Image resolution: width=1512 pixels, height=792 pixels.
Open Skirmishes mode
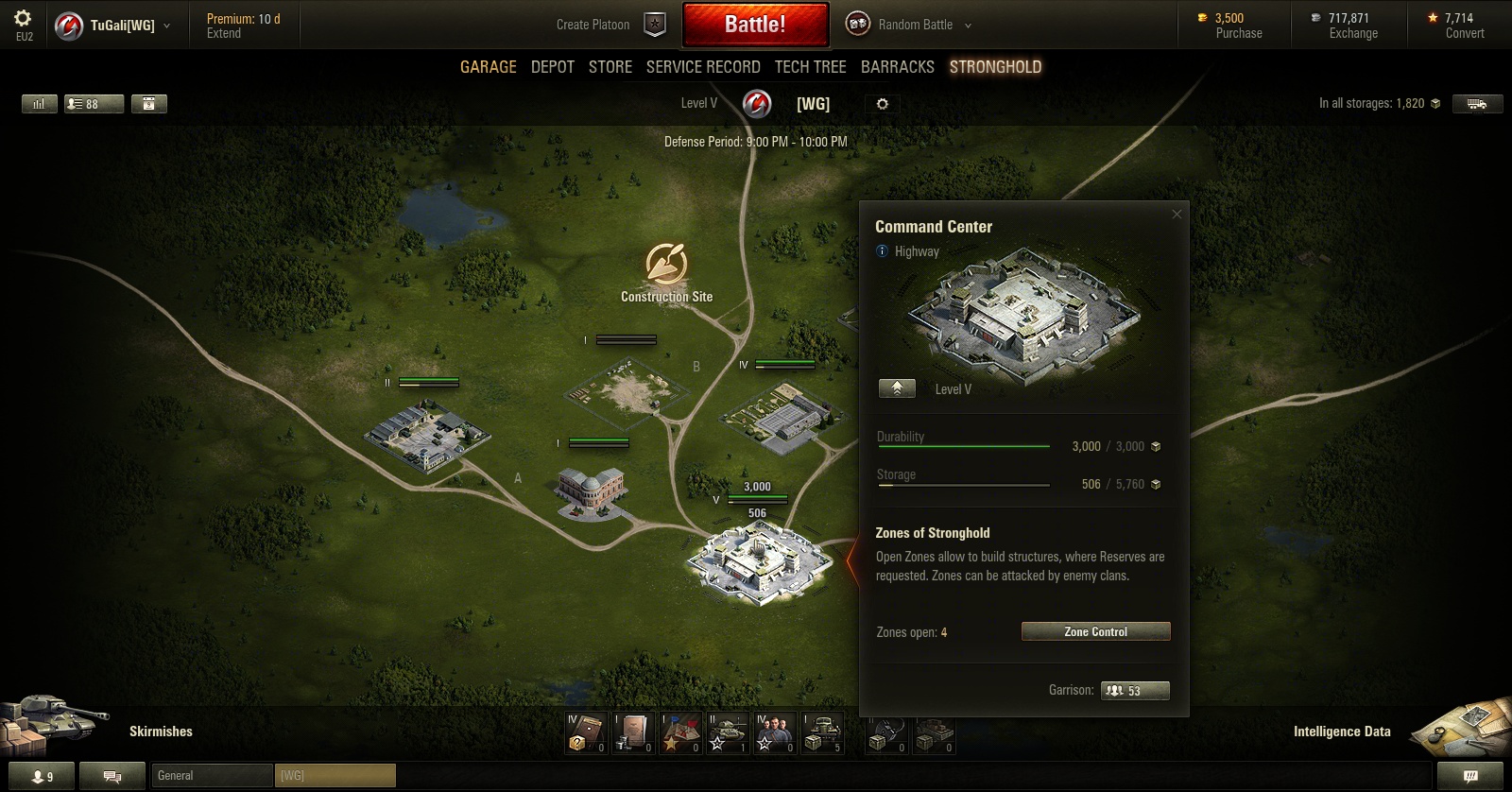pos(160,732)
